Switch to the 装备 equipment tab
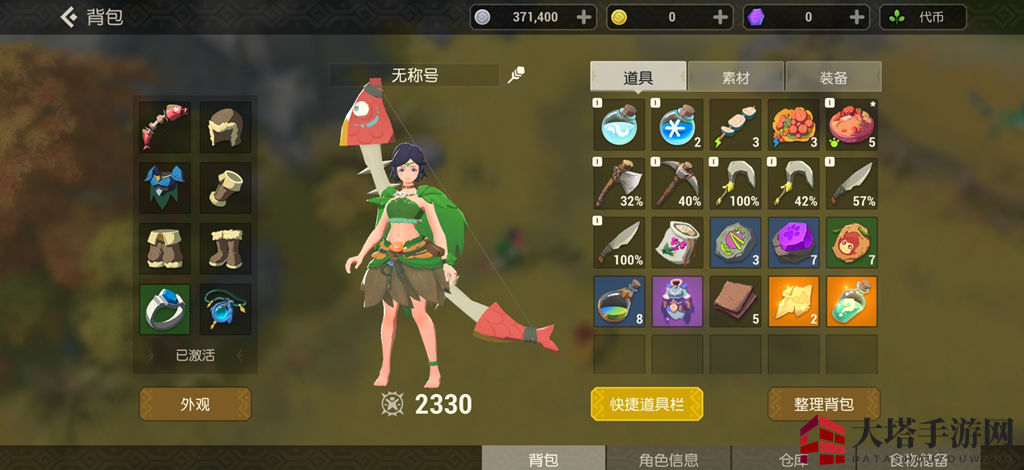 pyautogui.click(x=833, y=77)
